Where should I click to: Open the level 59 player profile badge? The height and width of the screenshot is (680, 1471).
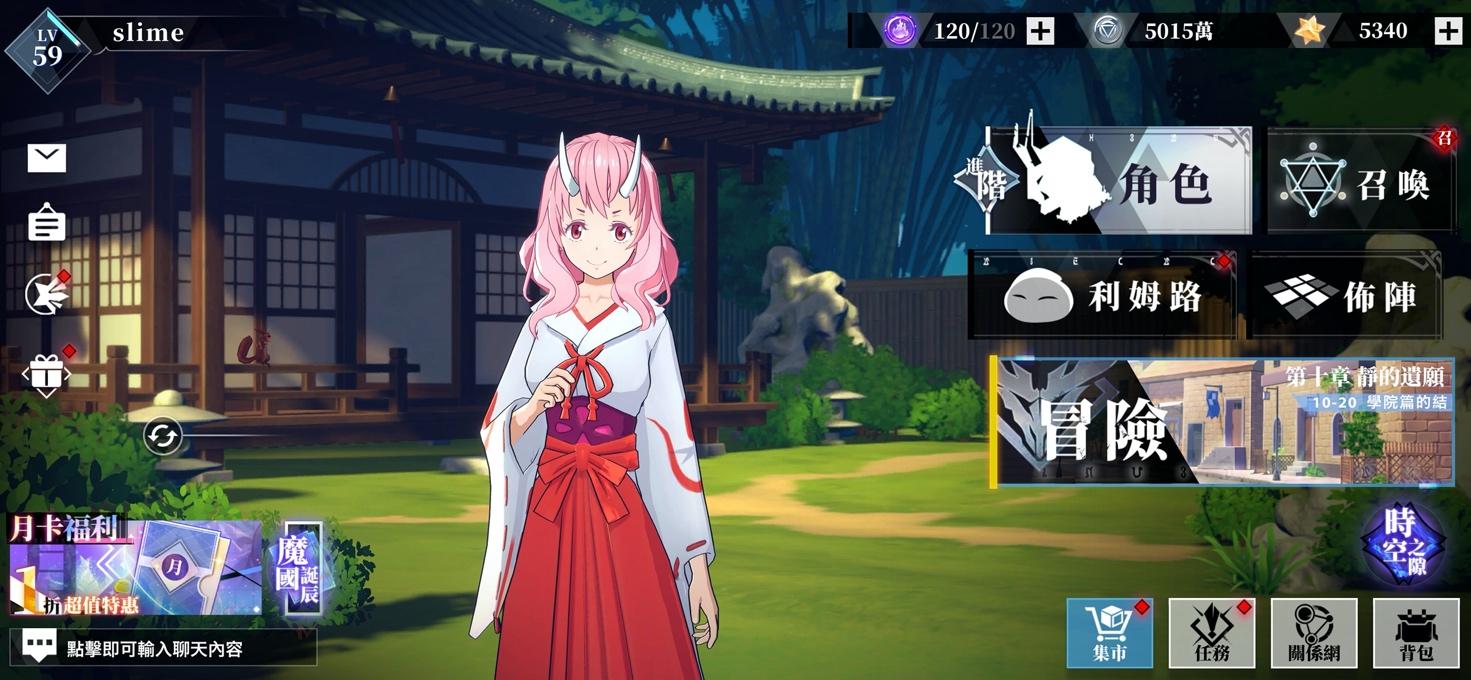[47, 48]
